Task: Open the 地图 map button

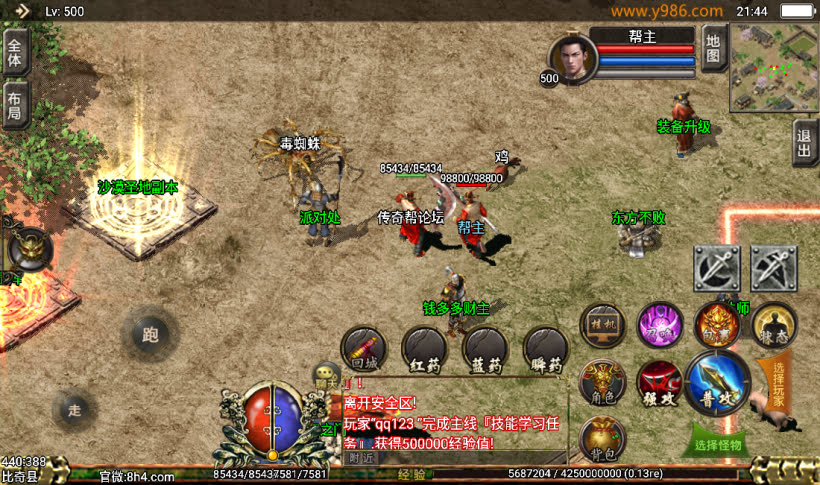Action: 712,48
